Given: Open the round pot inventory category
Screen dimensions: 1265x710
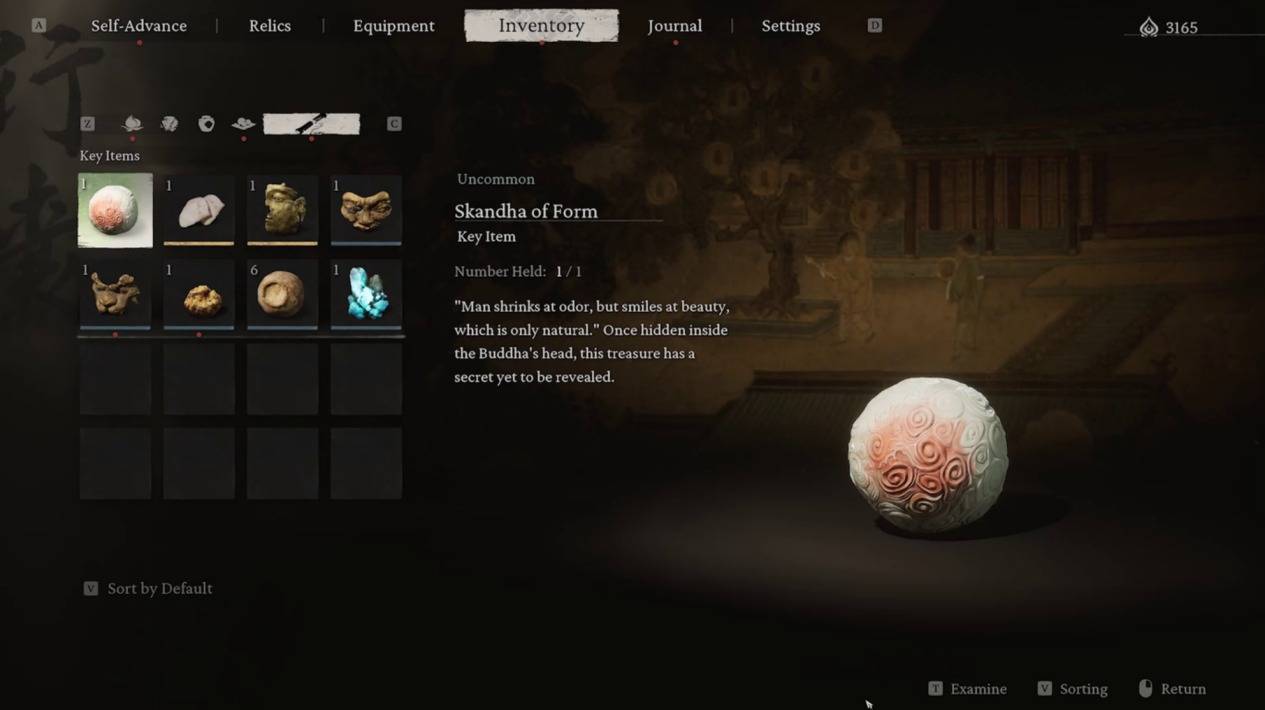Looking at the screenshot, I should pos(206,124).
